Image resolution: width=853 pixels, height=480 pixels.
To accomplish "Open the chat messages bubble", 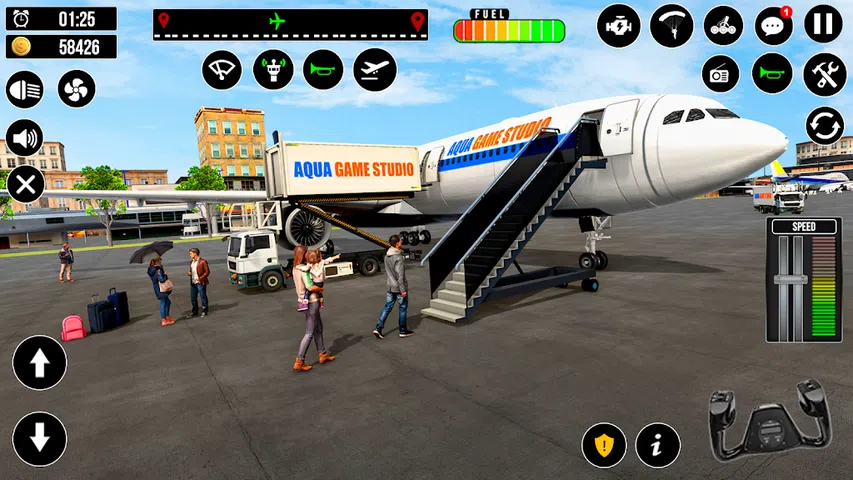I will (773, 25).
